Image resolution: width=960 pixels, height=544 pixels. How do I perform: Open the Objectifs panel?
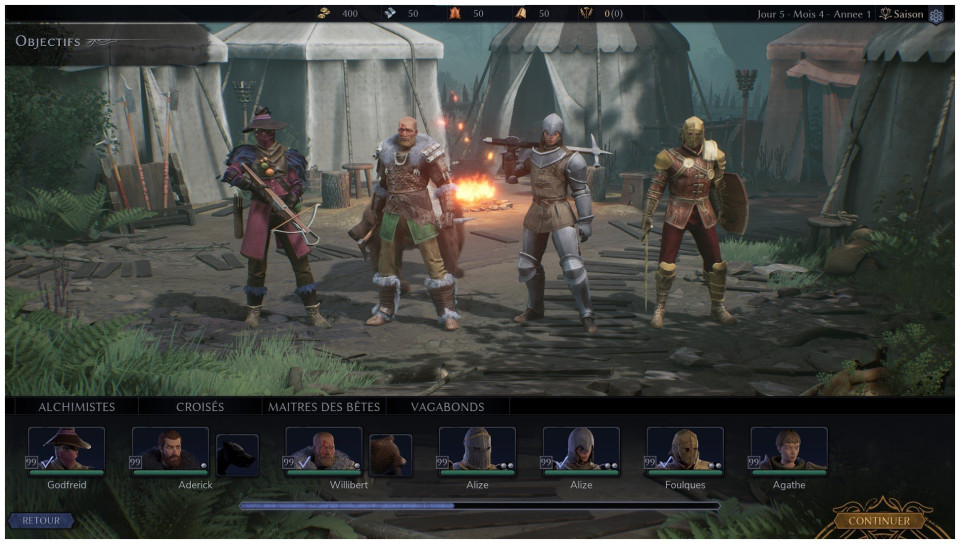pyautogui.click(x=48, y=42)
